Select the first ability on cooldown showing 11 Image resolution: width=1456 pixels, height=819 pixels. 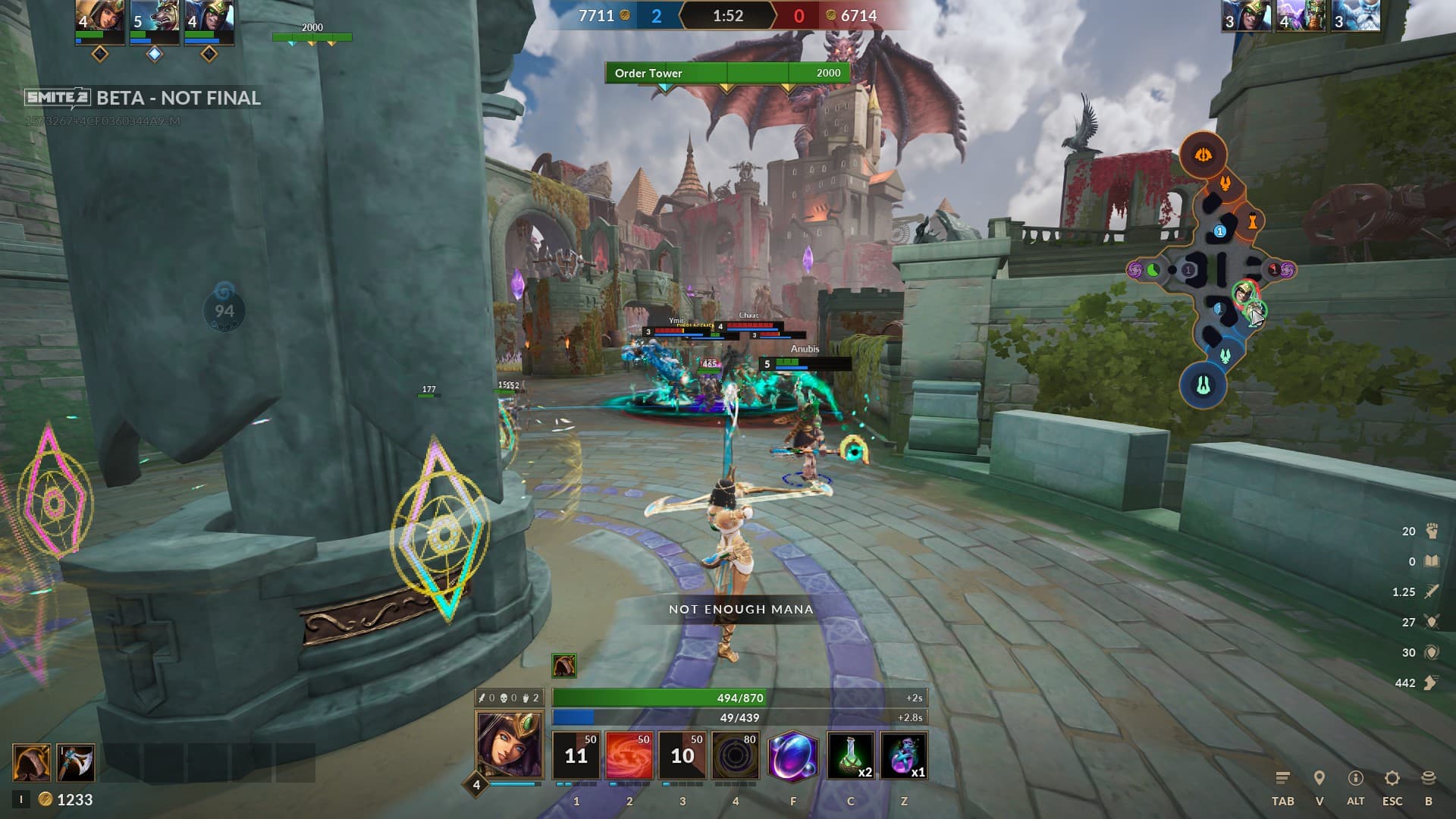pyautogui.click(x=576, y=755)
